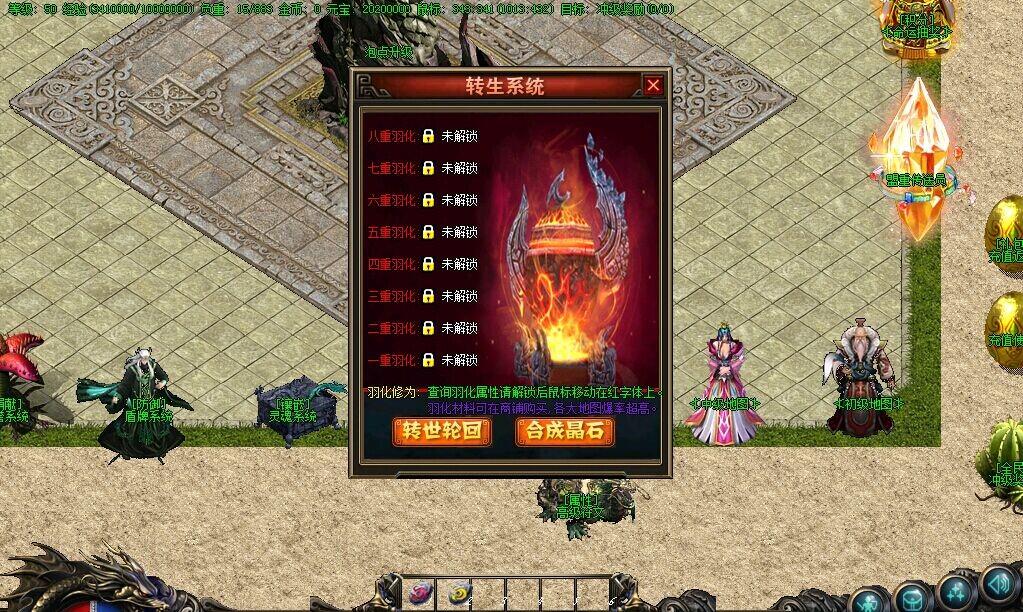Click the 合成晶石 button
The image size is (1023, 612).
click(565, 431)
